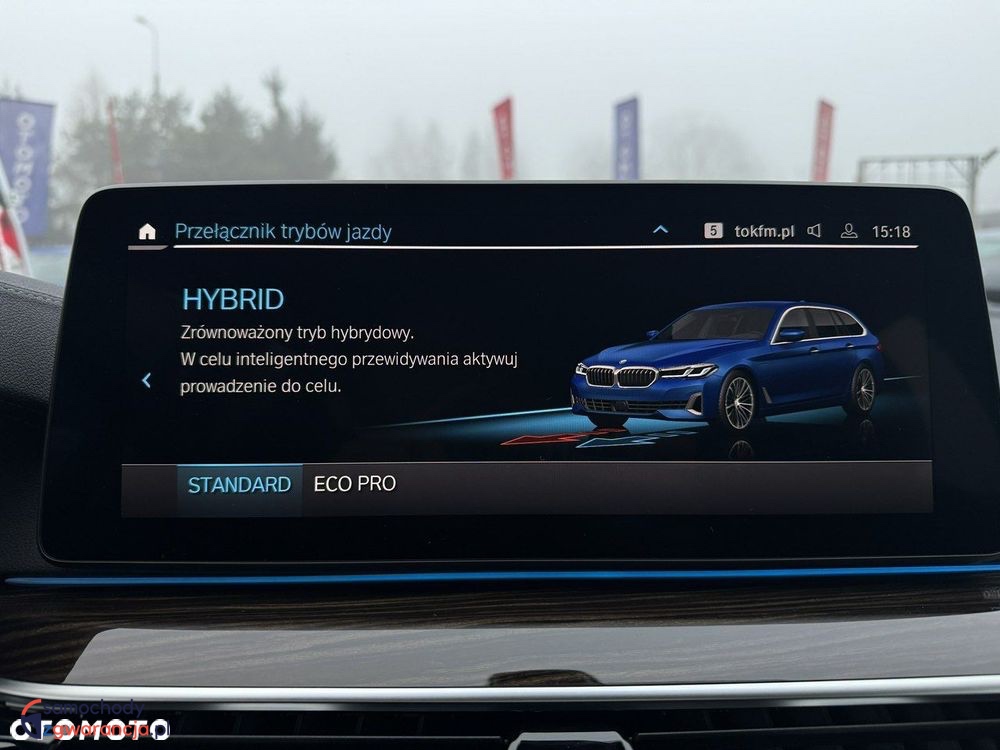Select the STANDARD driving mode
This screenshot has width=1000, height=750.
[x=240, y=485]
